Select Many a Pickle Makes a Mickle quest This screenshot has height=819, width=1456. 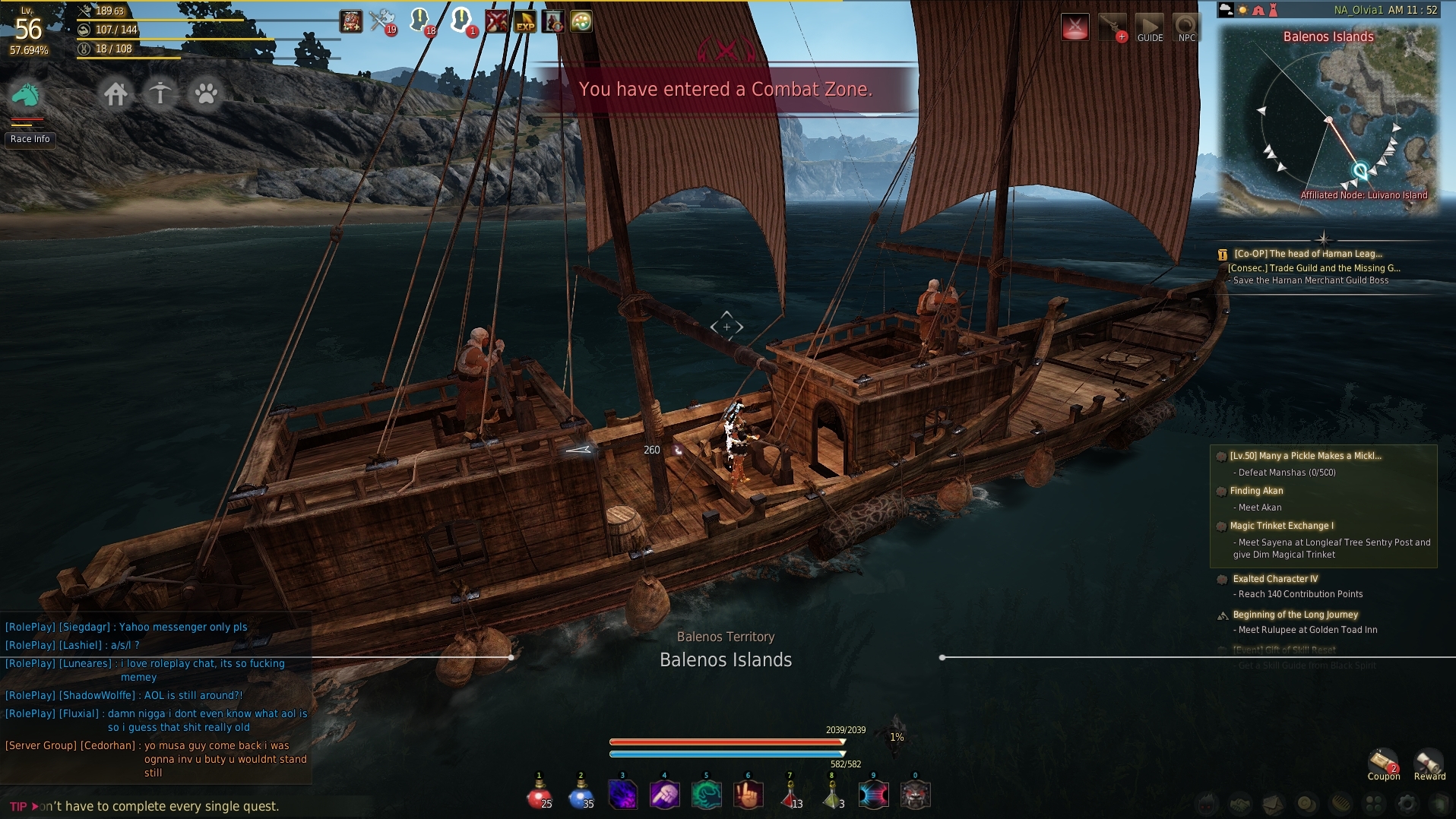point(1305,456)
